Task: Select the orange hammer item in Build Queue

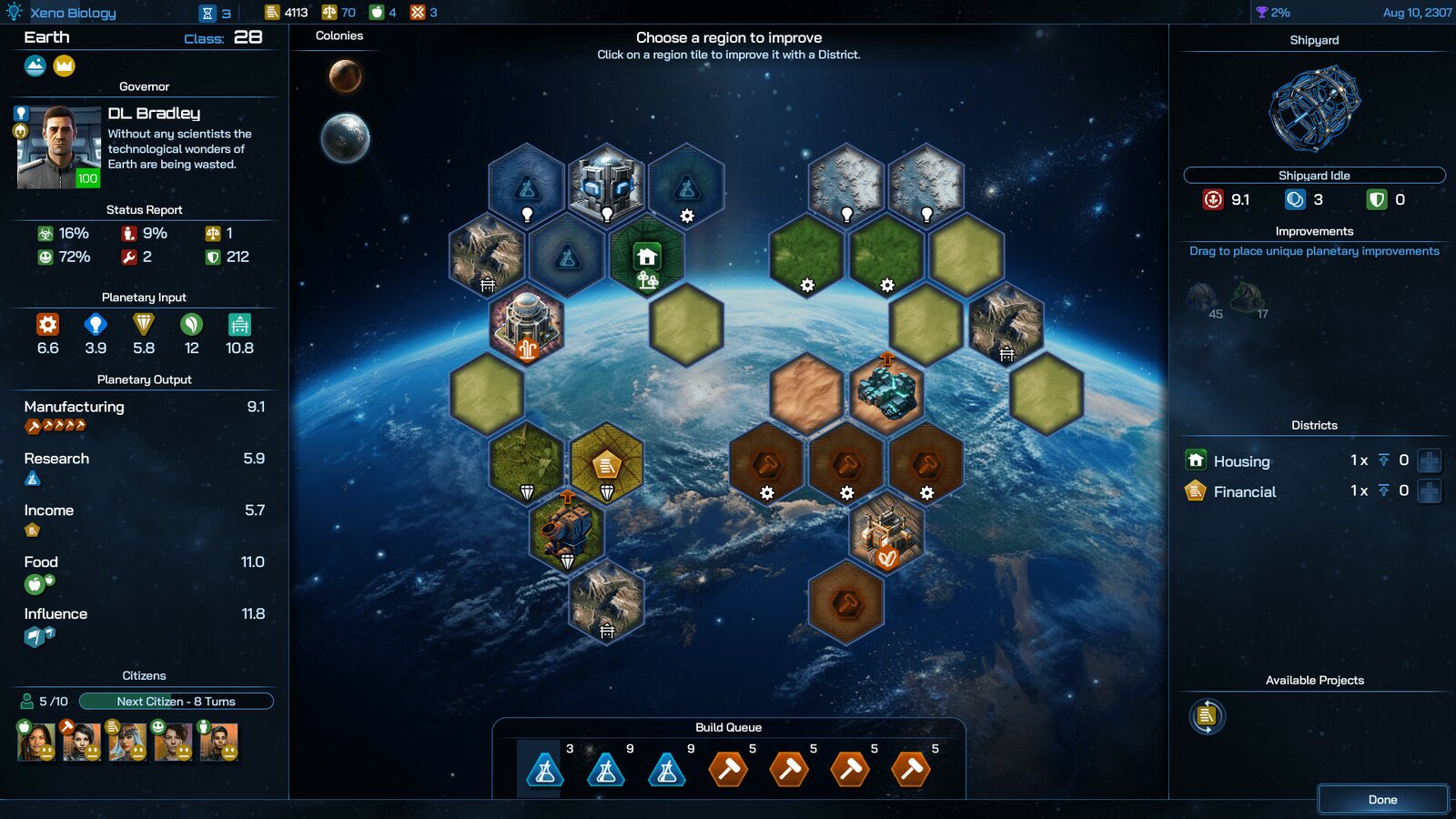Action: point(728,769)
